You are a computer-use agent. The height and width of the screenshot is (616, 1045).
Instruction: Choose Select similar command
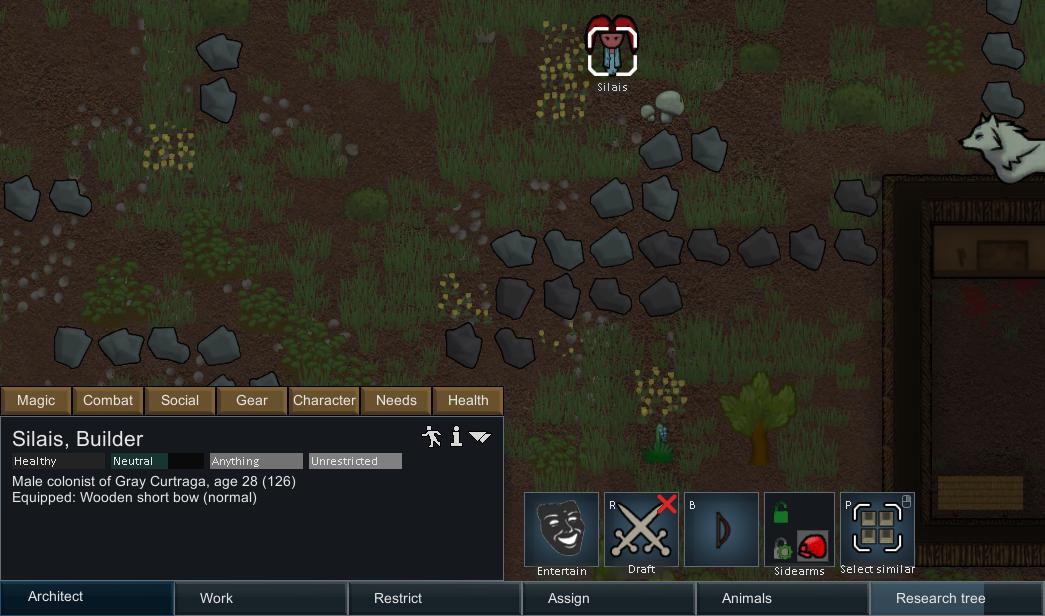coord(877,529)
